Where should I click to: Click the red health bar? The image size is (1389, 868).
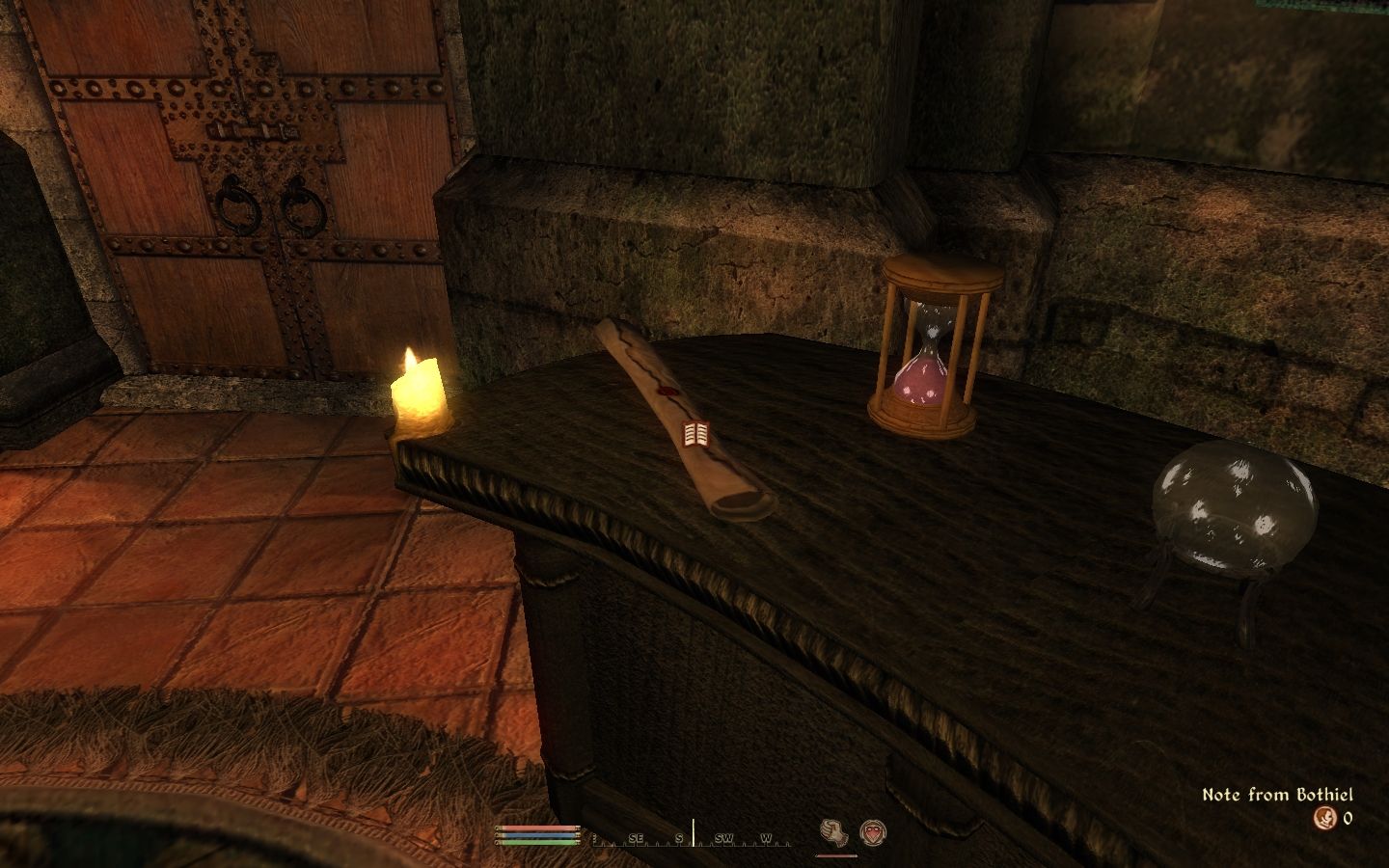536,828
